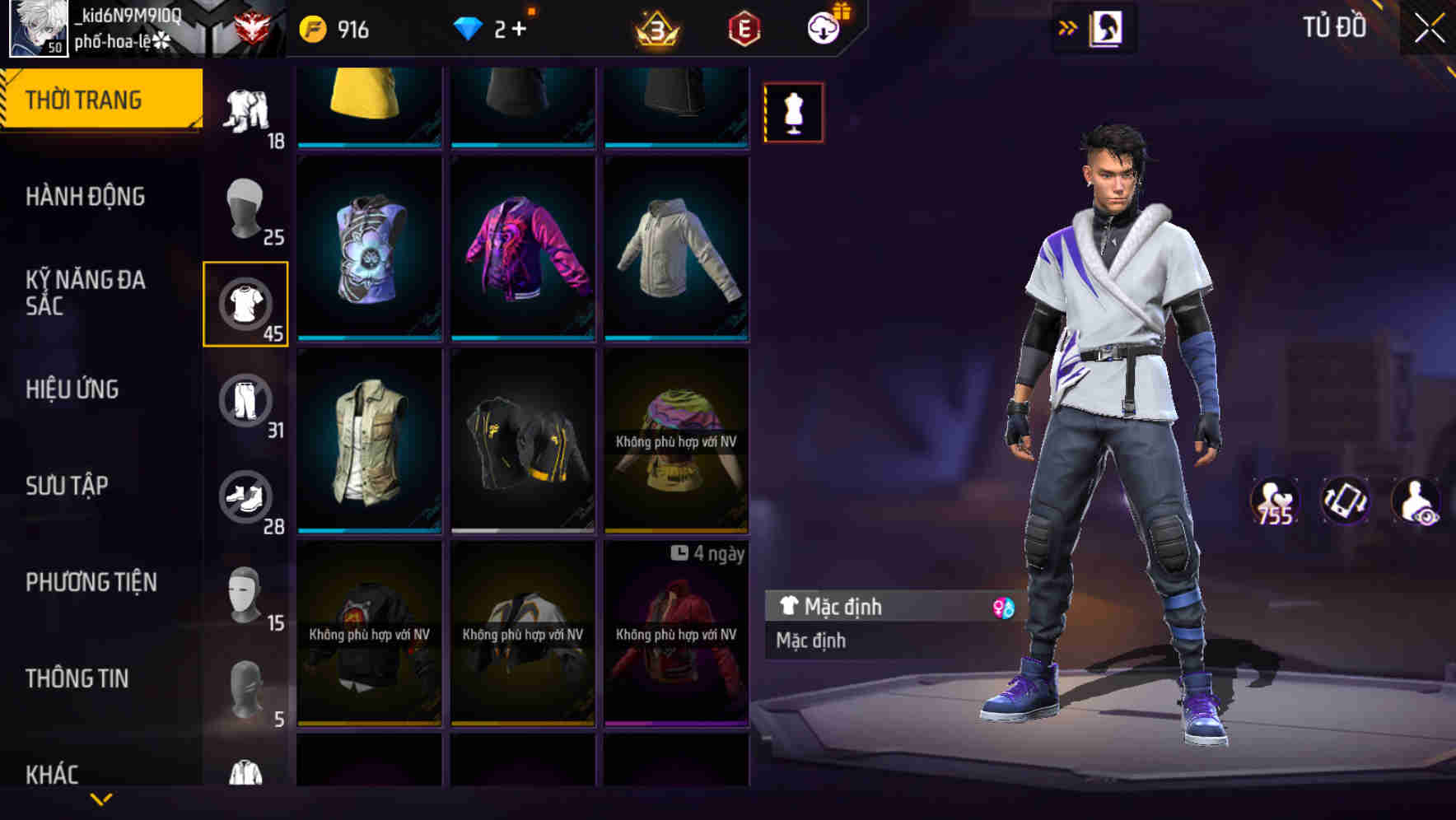This screenshot has width=1456, height=820.
Task: Expand the sidebar with the bottom chevron arrow
Action: tap(100, 800)
